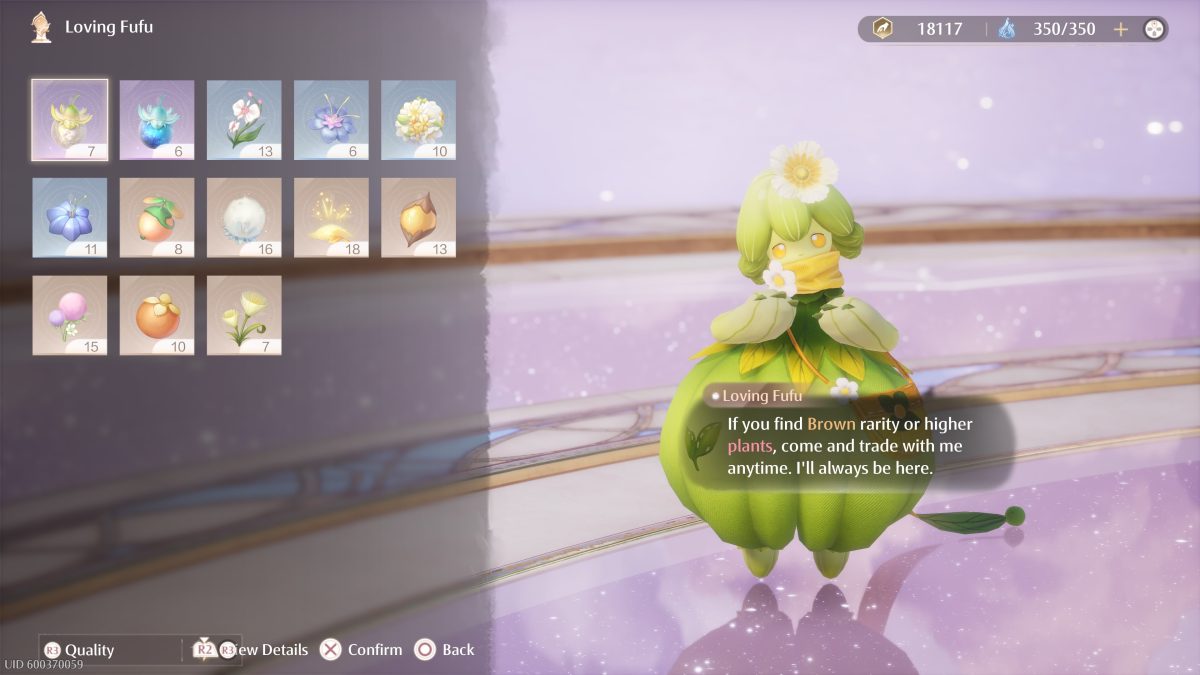
Task: Select the pink and purple pom-pom flowers
Action: click(69, 315)
